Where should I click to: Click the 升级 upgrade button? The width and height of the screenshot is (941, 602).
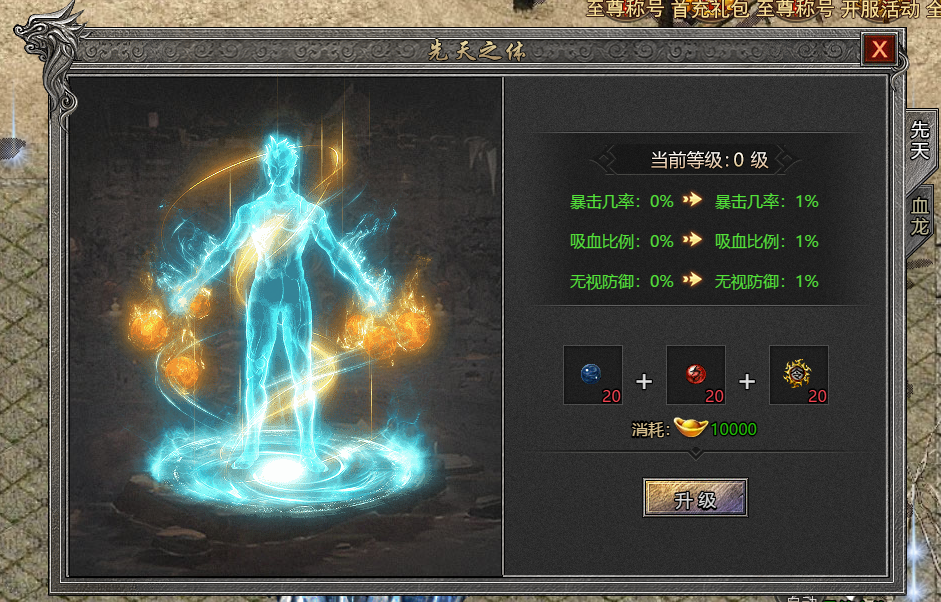click(x=695, y=498)
